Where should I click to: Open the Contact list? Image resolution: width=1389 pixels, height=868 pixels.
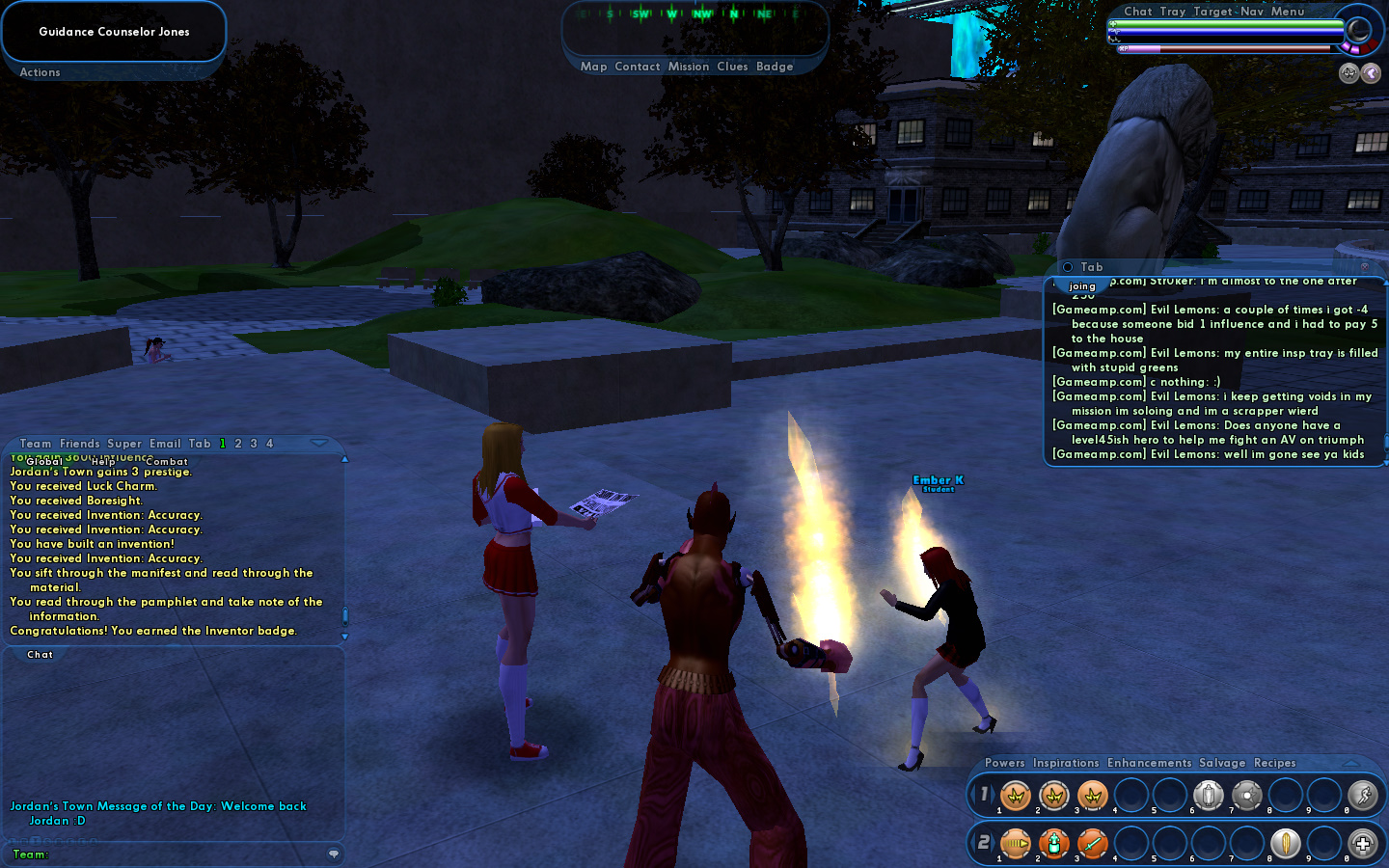[637, 67]
